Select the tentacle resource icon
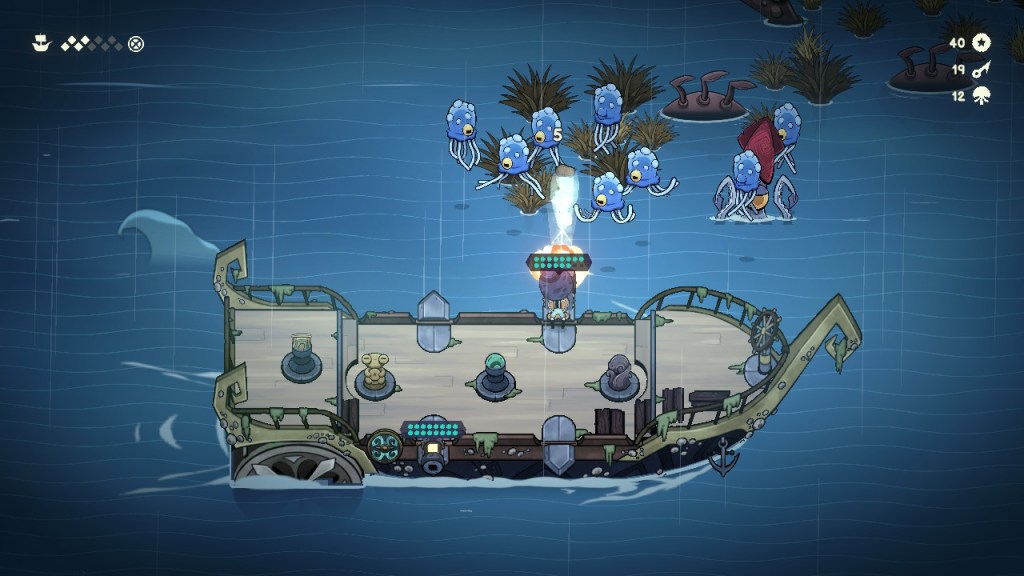Image resolution: width=1024 pixels, height=576 pixels. click(981, 95)
